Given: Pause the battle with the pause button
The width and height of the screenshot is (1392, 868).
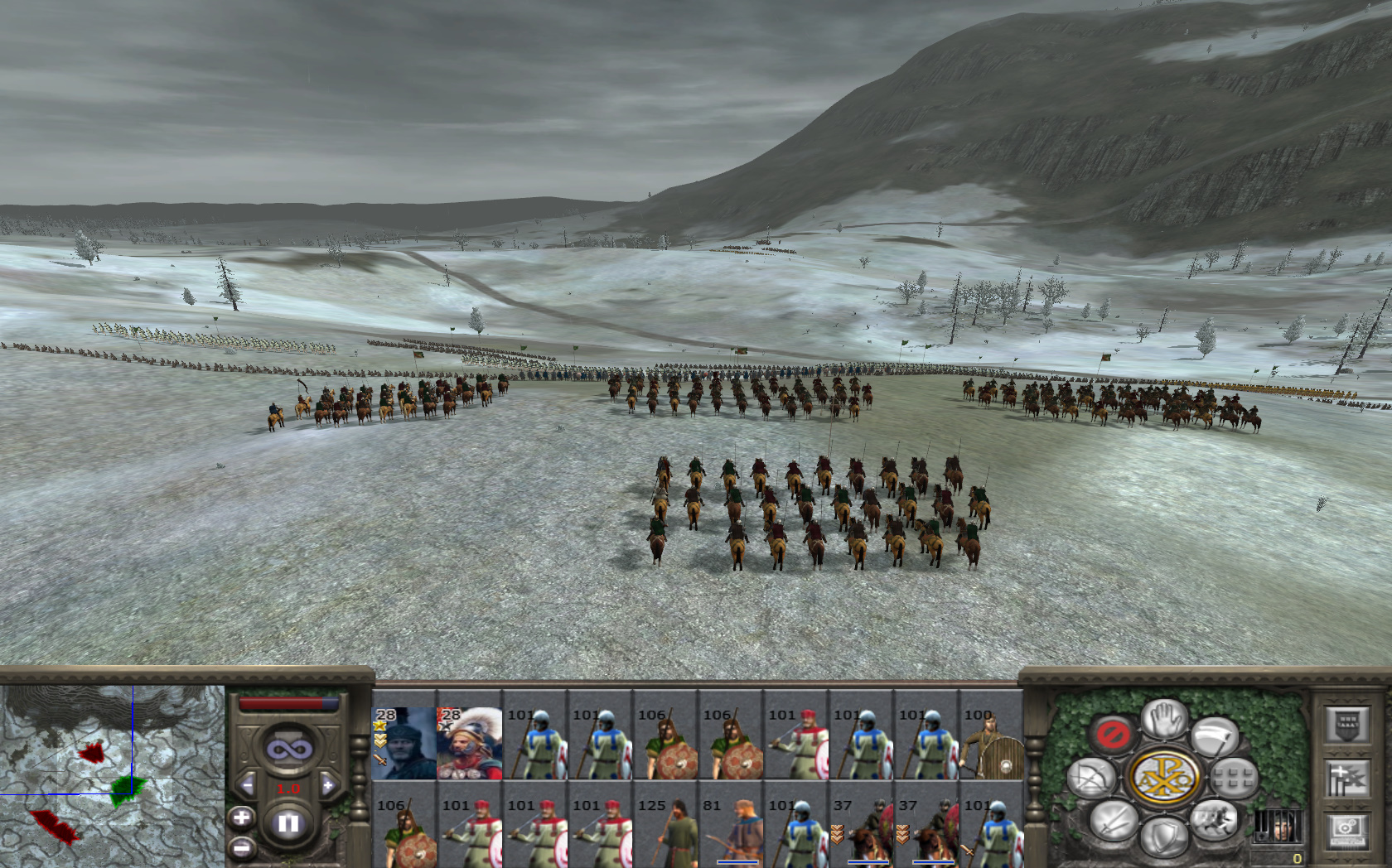Looking at the screenshot, I should pos(288,823).
